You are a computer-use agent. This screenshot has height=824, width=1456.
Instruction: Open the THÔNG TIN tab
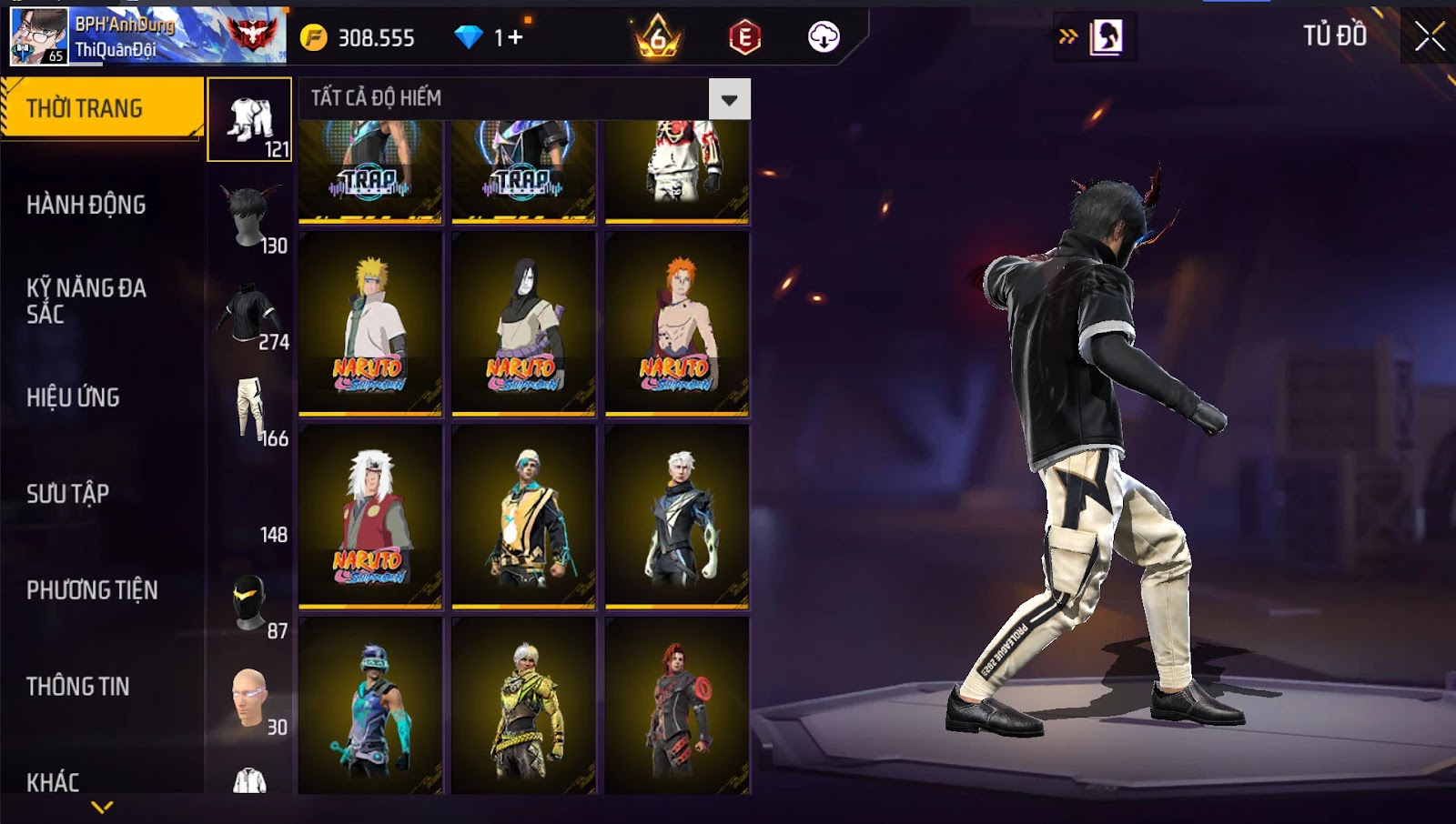pos(78,687)
